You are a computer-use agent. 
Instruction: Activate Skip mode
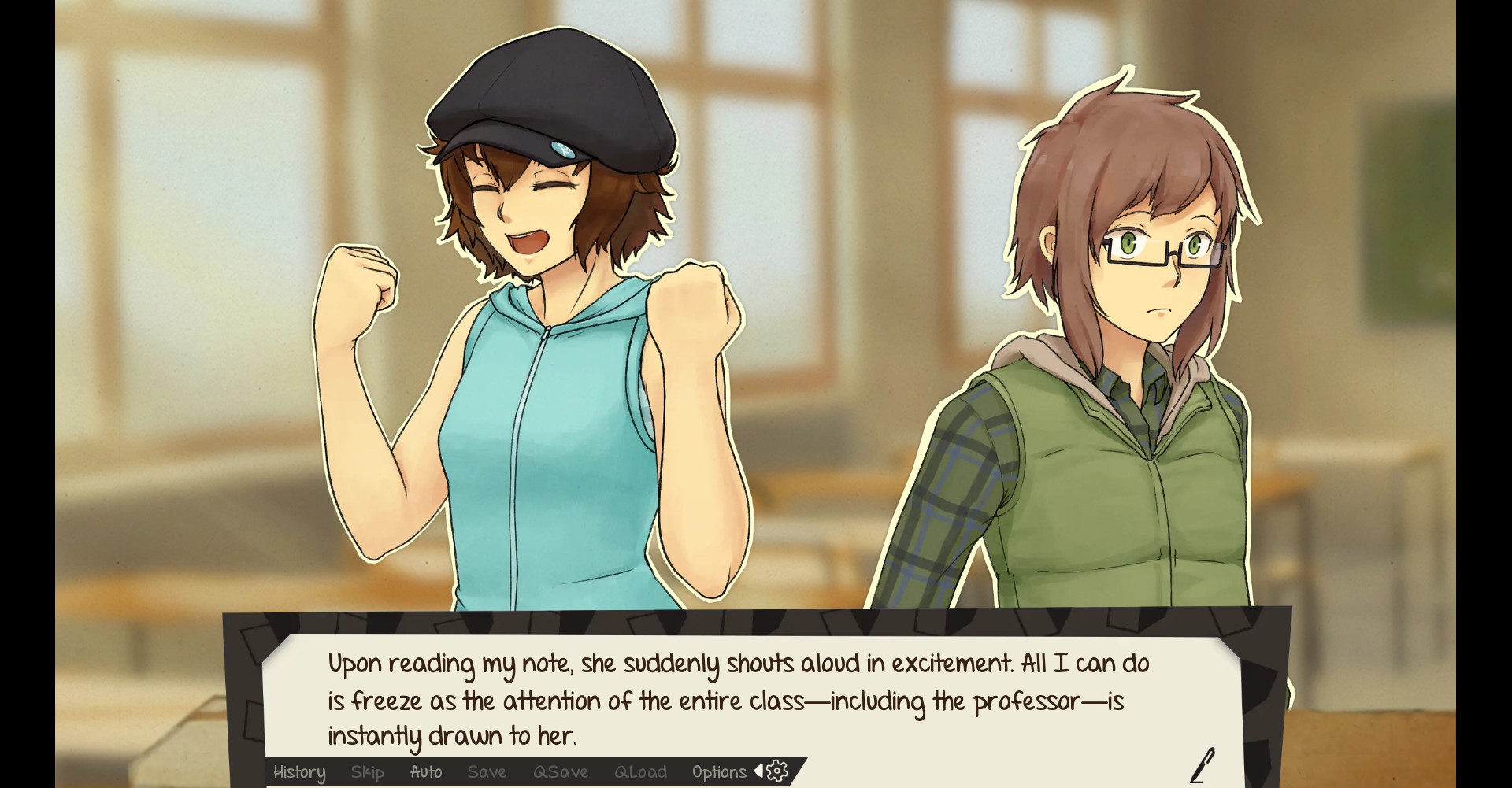click(368, 772)
